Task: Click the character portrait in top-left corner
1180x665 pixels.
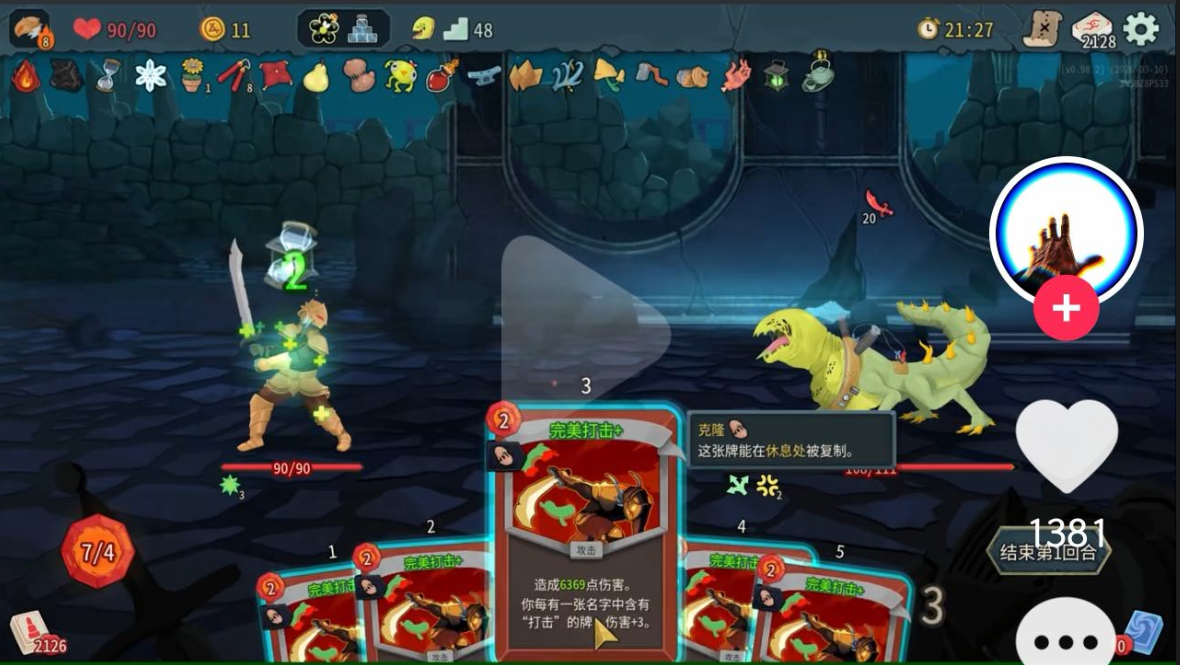Action: tap(30, 29)
